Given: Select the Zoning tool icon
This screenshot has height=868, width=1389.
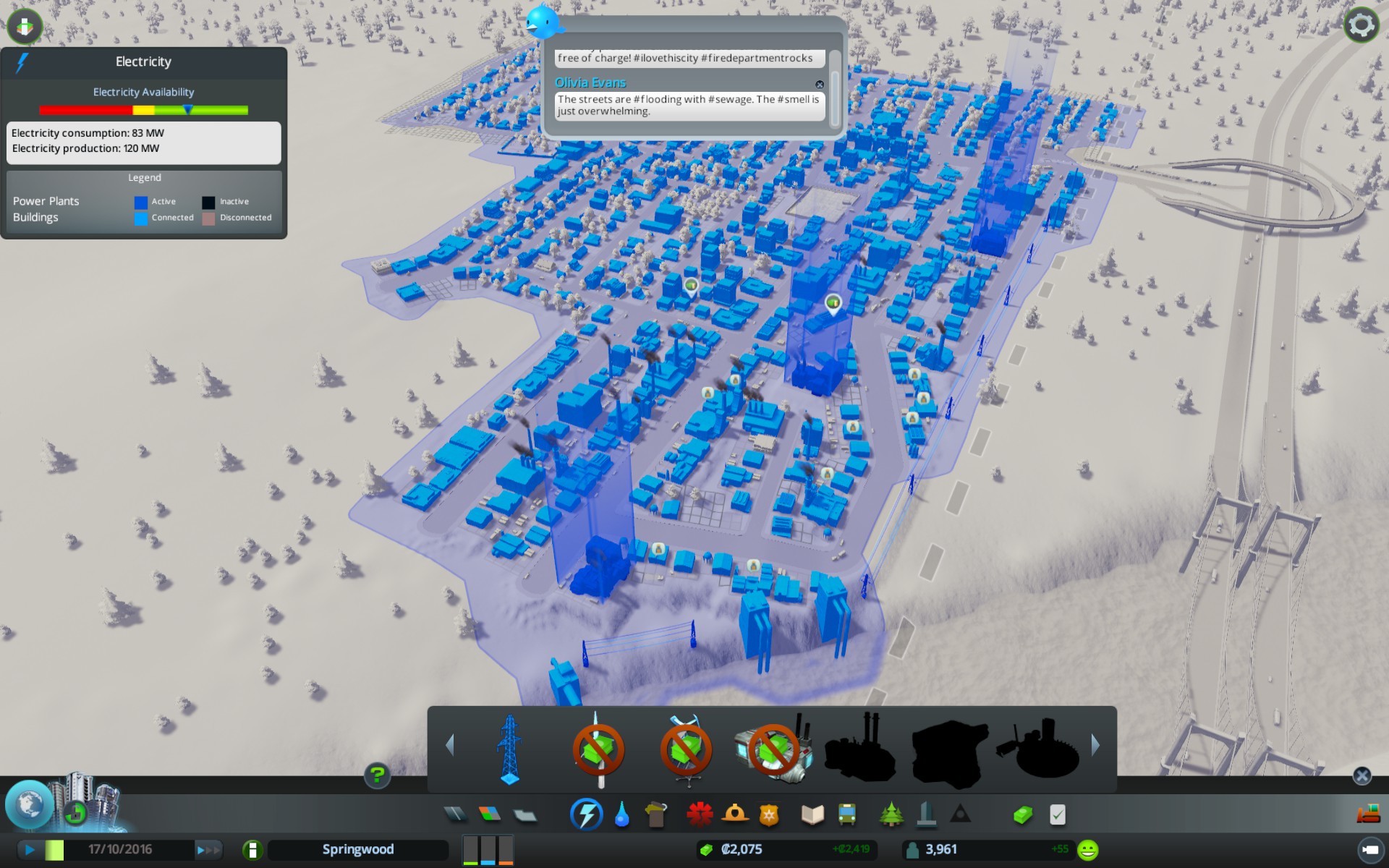Looking at the screenshot, I should [490, 815].
